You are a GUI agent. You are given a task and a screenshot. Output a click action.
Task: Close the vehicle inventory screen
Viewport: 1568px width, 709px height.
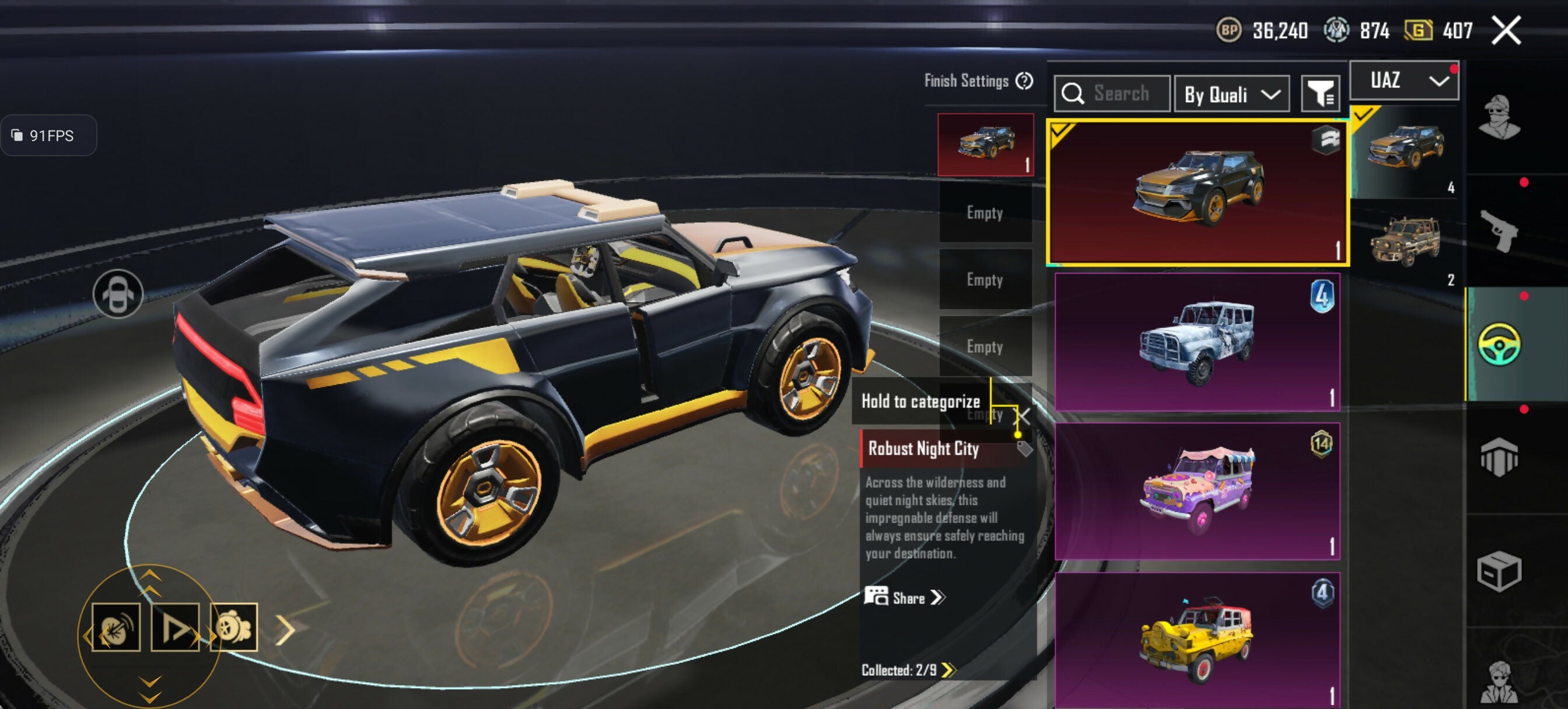pyautogui.click(x=1506, y=30)
